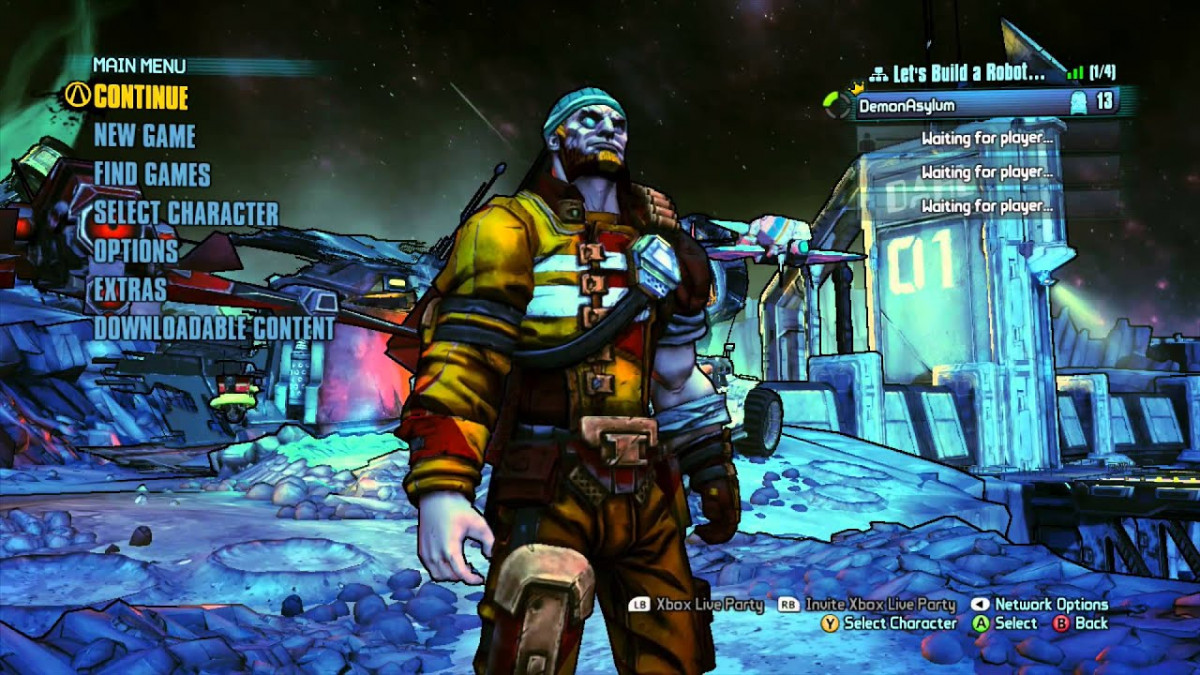Viewport: 1200px width, 675px height.
Task: Open the Find Games menu entry
Action: [x=152, y=175]
